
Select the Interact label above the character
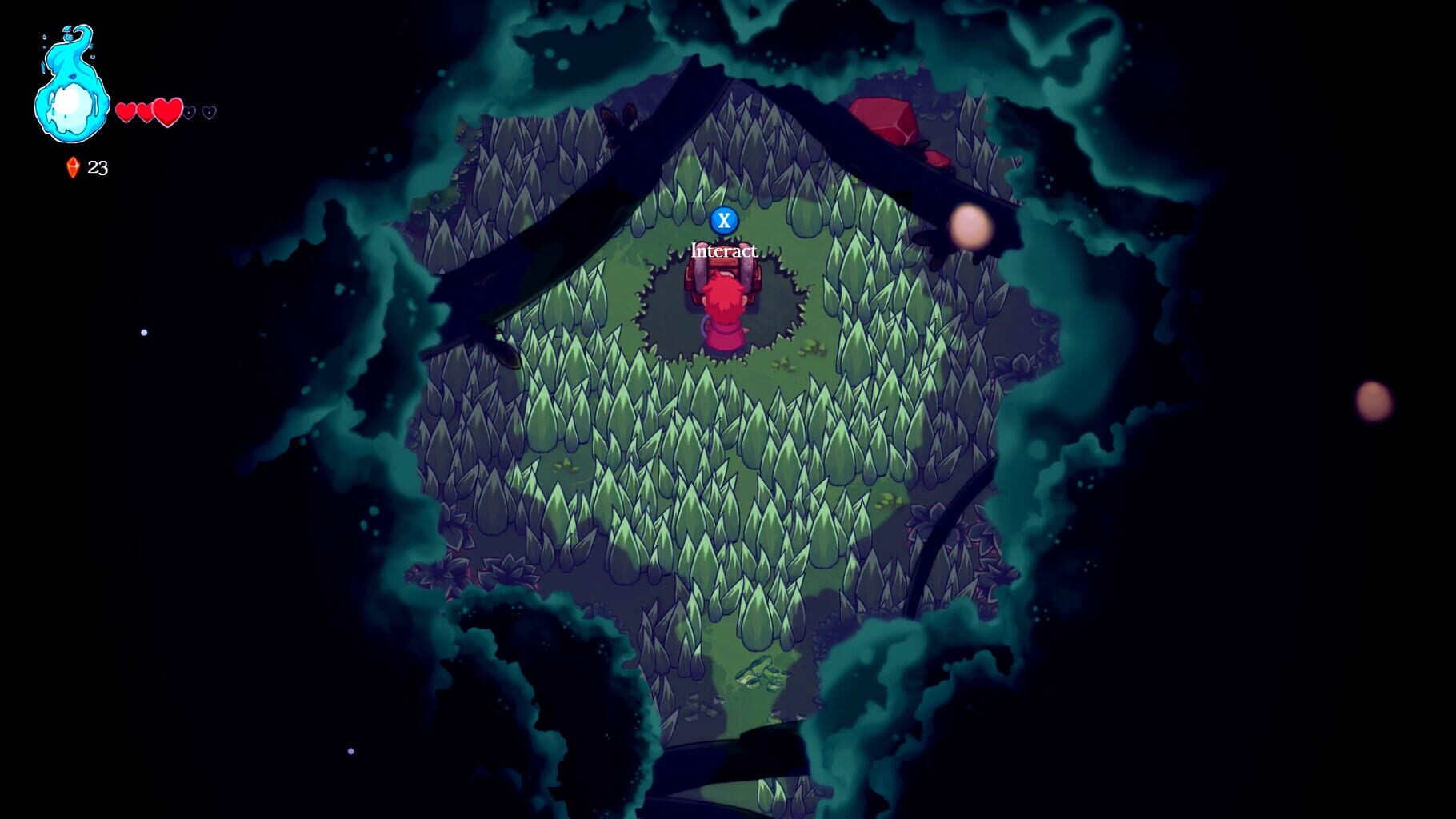pyautogui.click(x=724, y=250)
